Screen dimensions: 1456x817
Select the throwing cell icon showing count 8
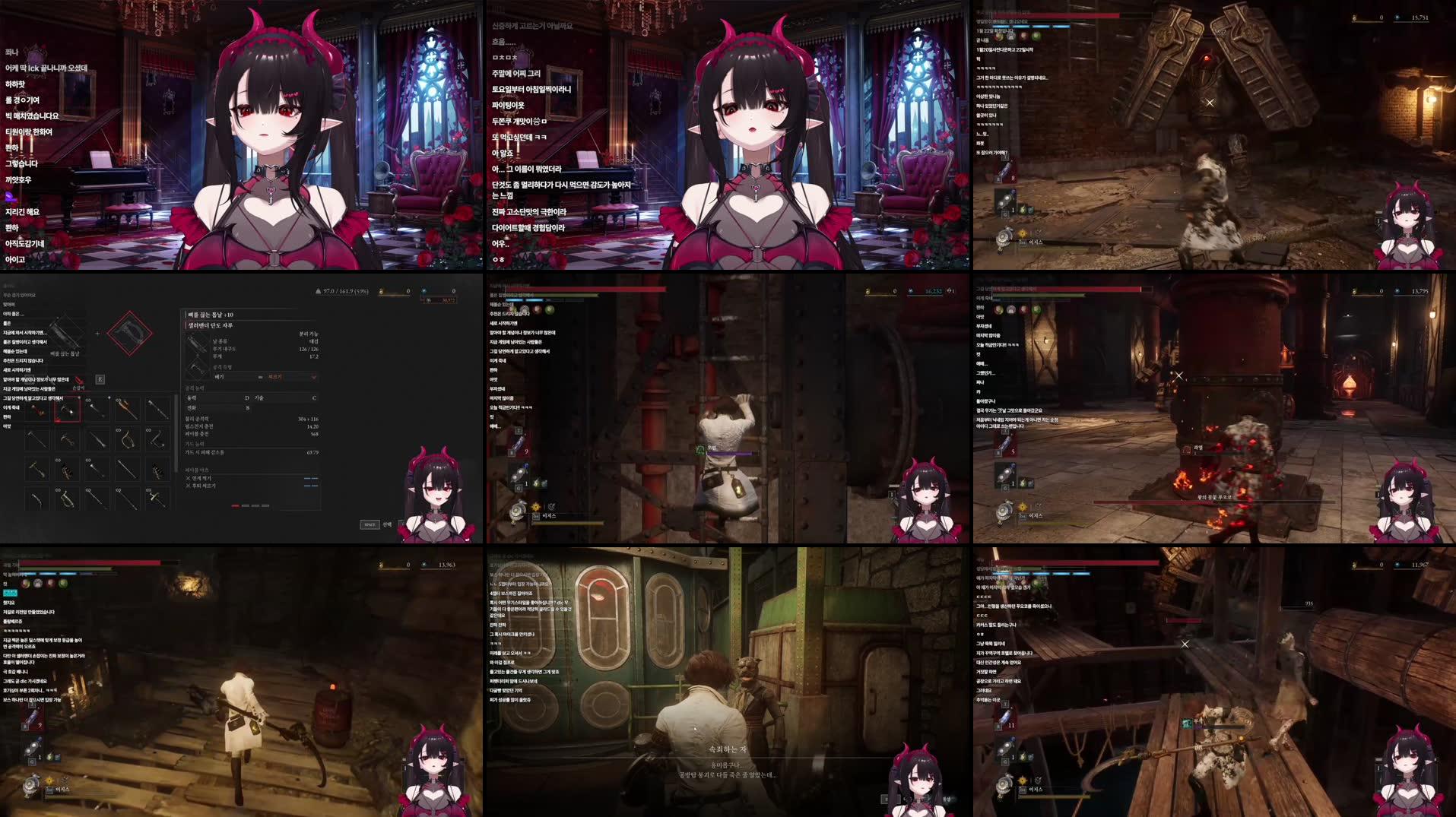coord(1005,169)
